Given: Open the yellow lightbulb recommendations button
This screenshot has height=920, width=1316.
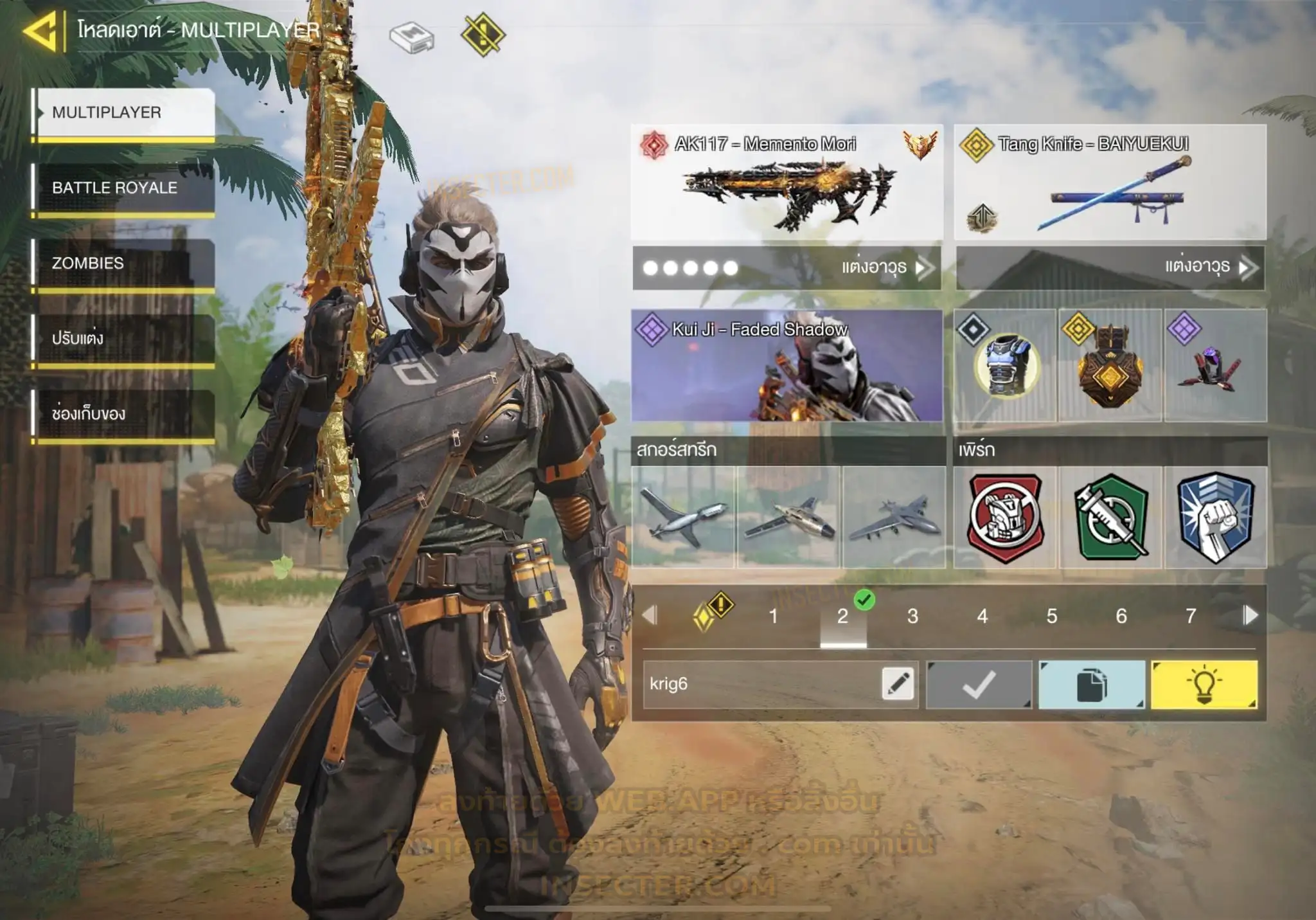Looking at the screenshot, I should click(x=1204, y=685).
